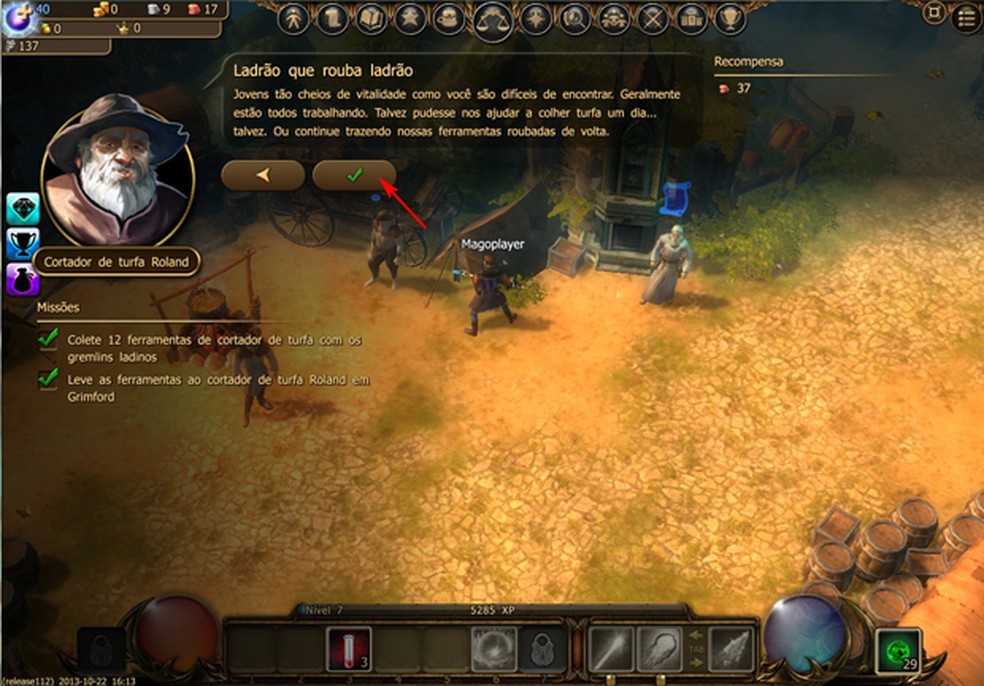Click the purple pouch side icon

click(22, 277)
